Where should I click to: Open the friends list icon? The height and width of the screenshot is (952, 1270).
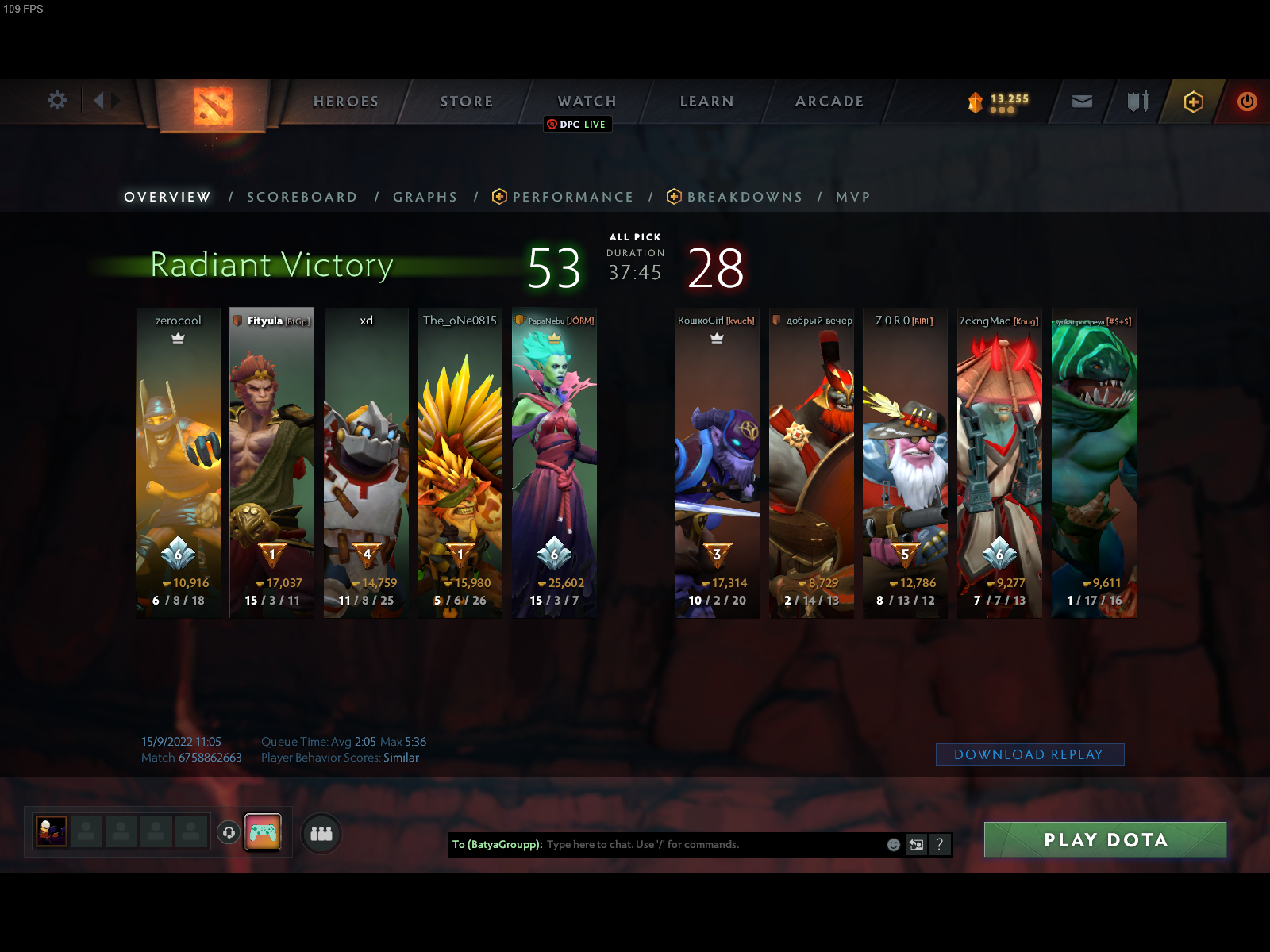[x=321, y=835]
